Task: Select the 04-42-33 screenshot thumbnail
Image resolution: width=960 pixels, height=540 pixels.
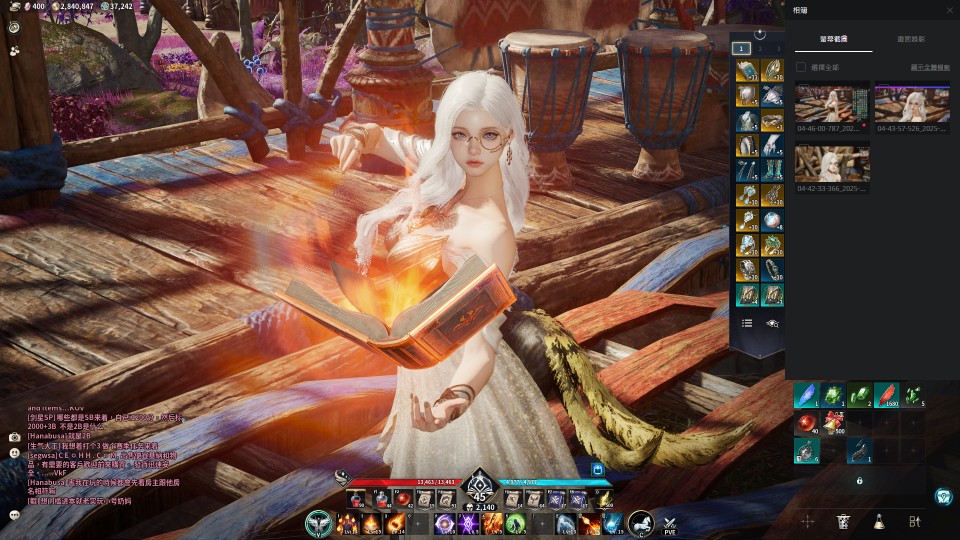Action: point(832,163)
